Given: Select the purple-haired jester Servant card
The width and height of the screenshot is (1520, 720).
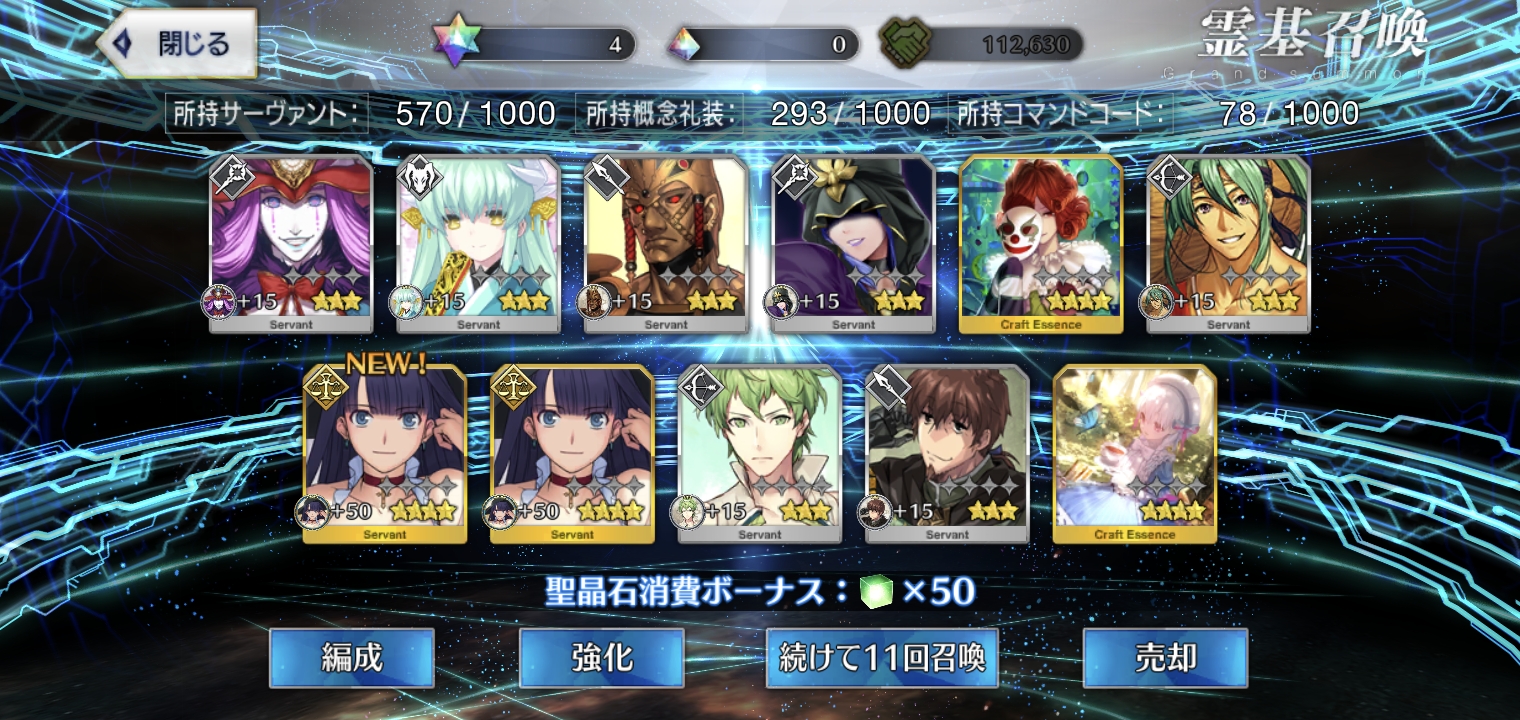Looking at the screenshot, I should 291,243.
